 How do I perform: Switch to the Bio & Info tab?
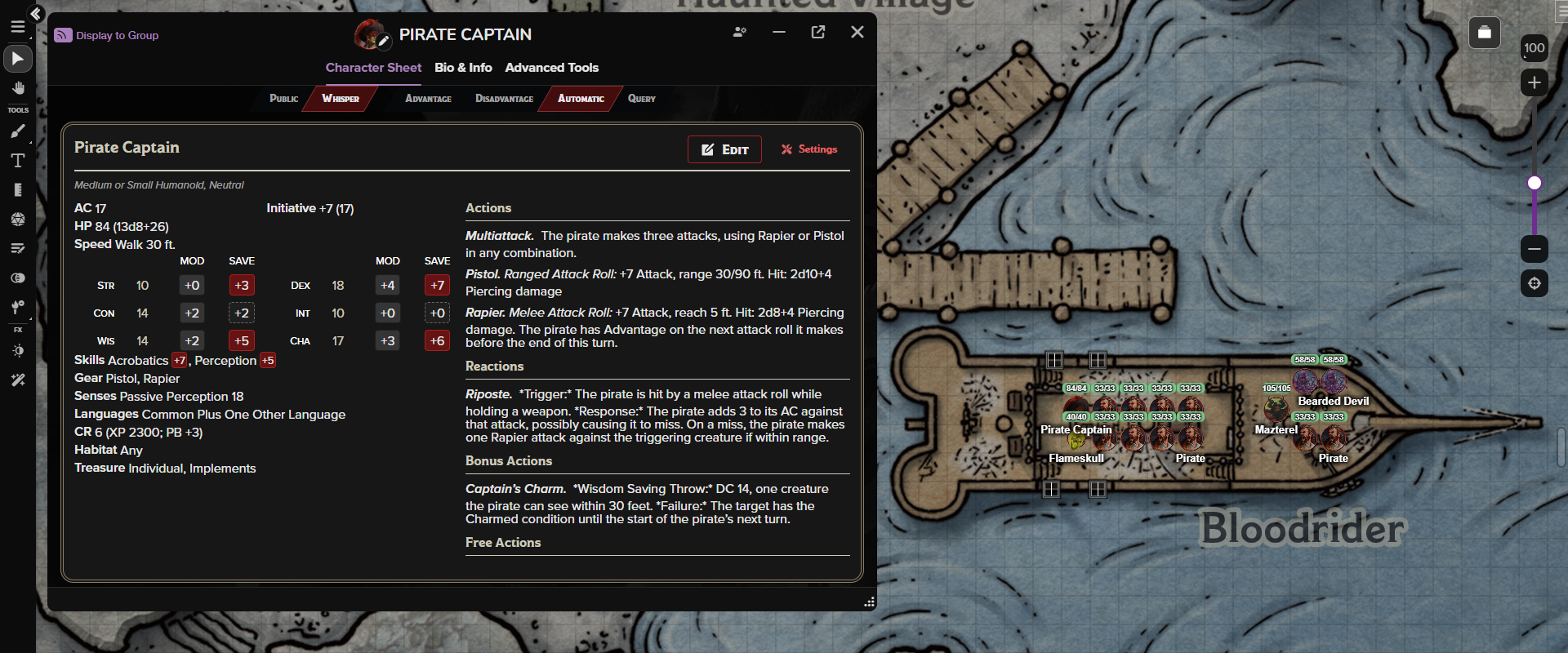pyautogui.click(x=463, y=68)
